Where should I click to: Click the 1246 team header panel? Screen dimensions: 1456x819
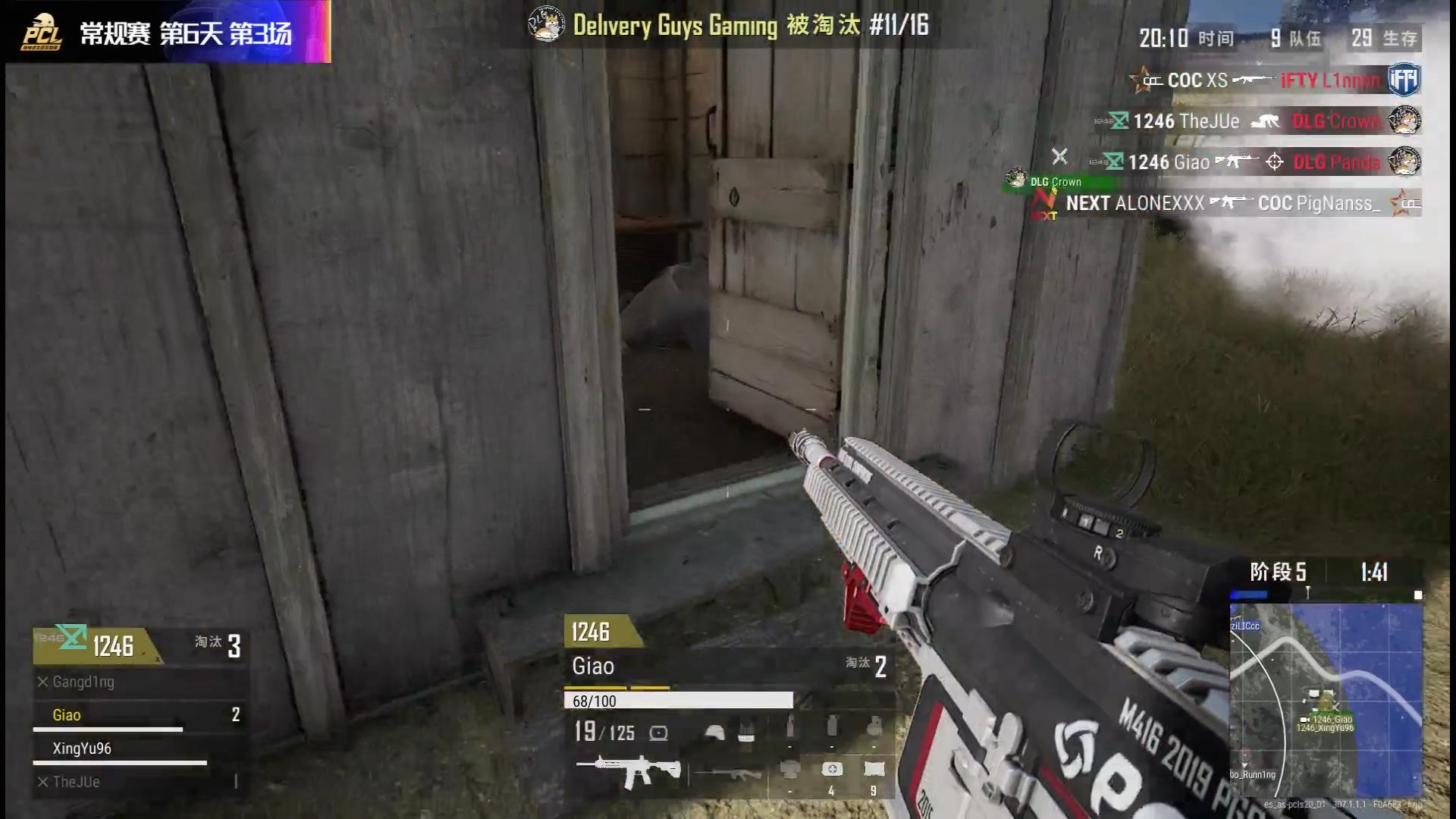point(114,646)
